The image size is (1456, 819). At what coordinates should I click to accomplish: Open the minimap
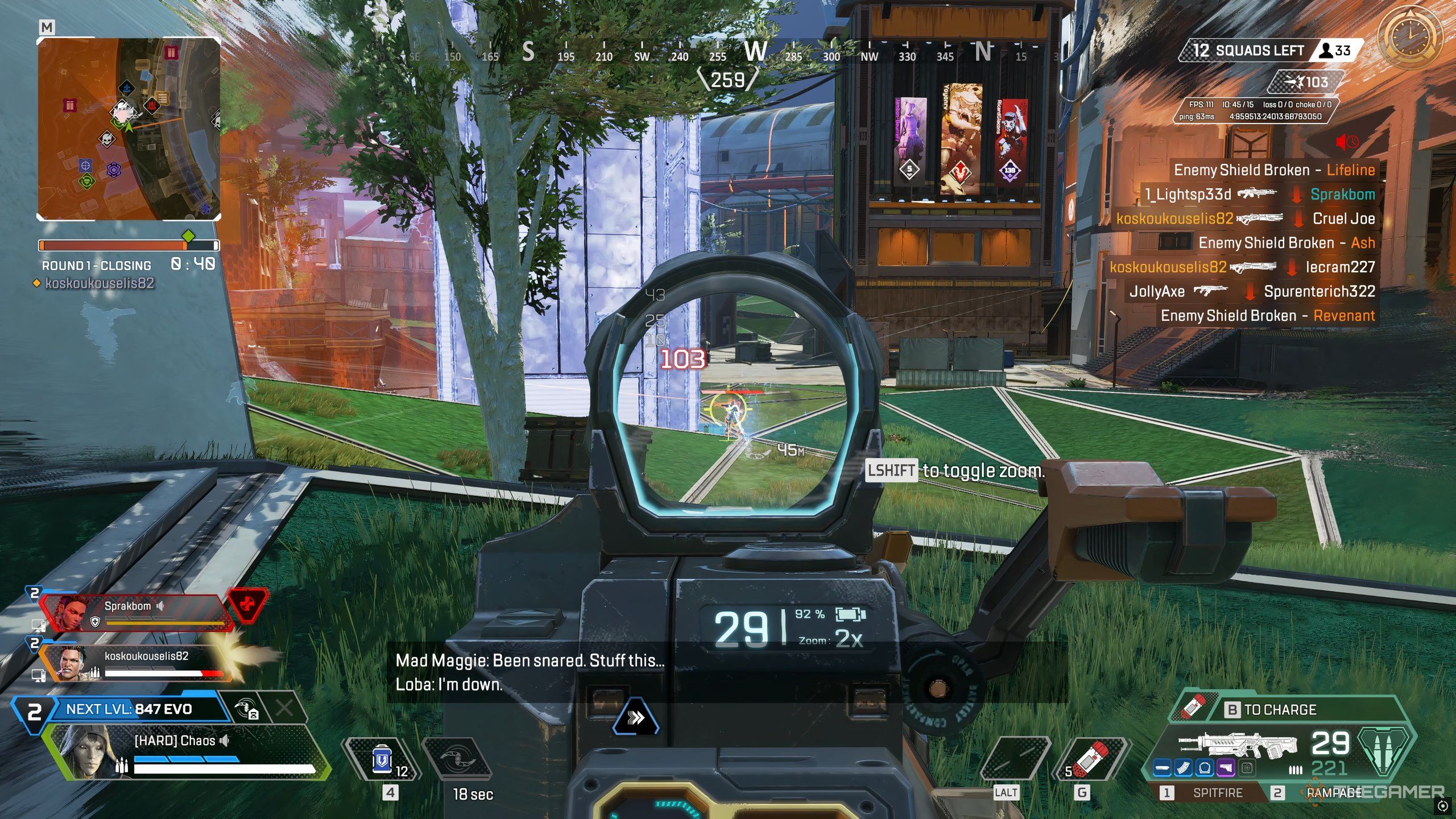point(129,129)
